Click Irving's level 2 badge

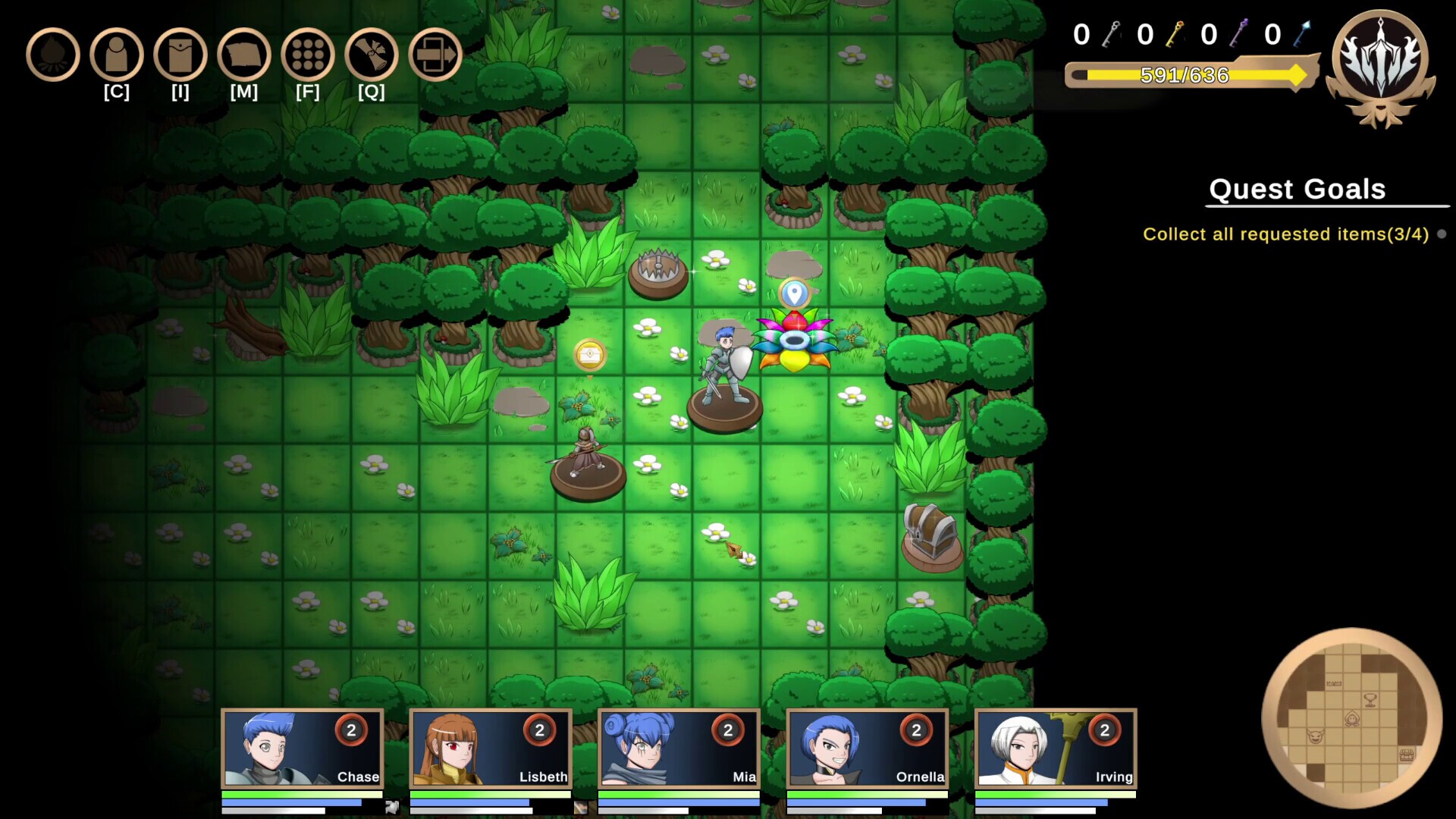click(1103, 731)
